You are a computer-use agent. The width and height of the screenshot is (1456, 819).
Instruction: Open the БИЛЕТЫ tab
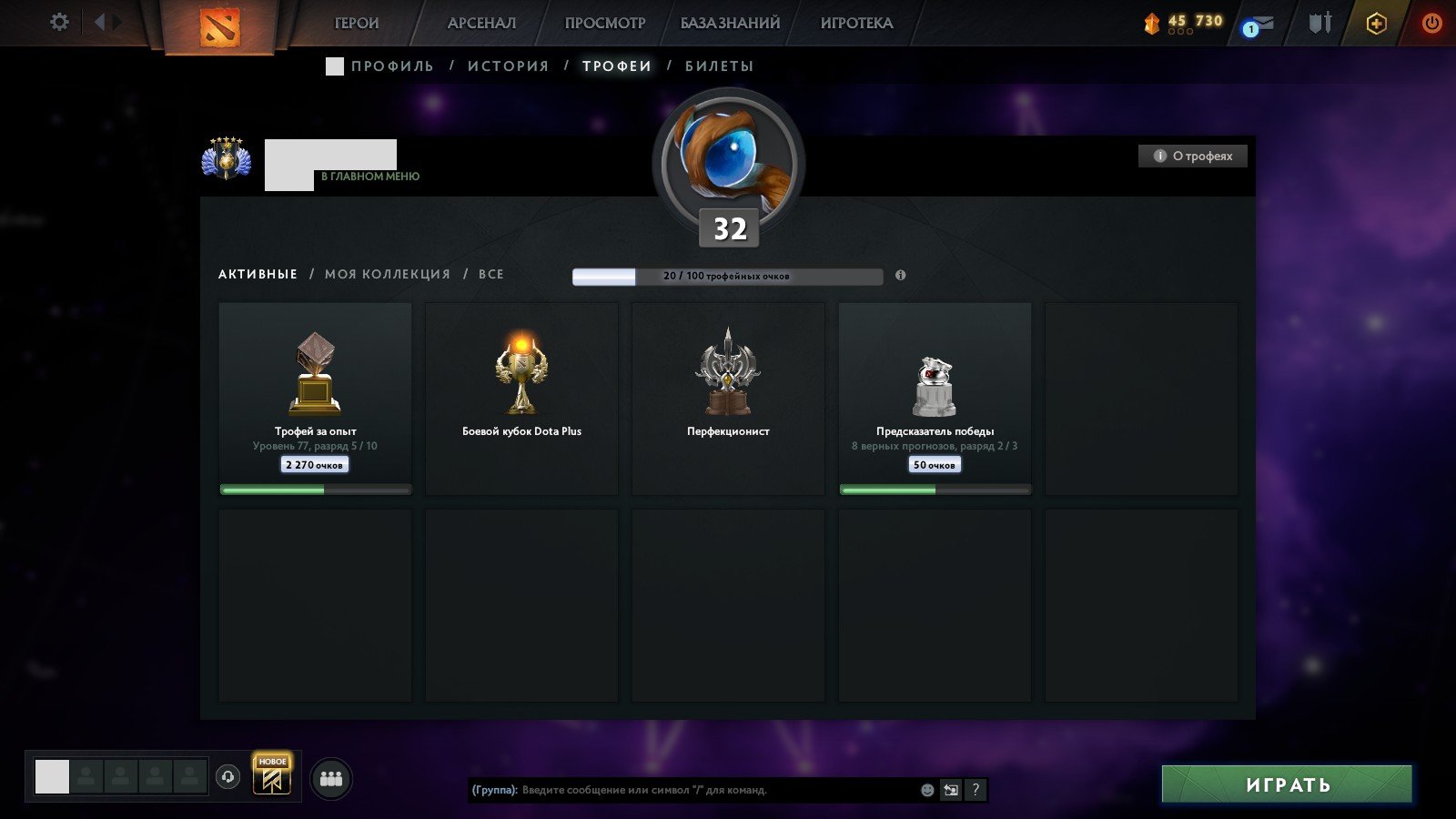(721, 66)
